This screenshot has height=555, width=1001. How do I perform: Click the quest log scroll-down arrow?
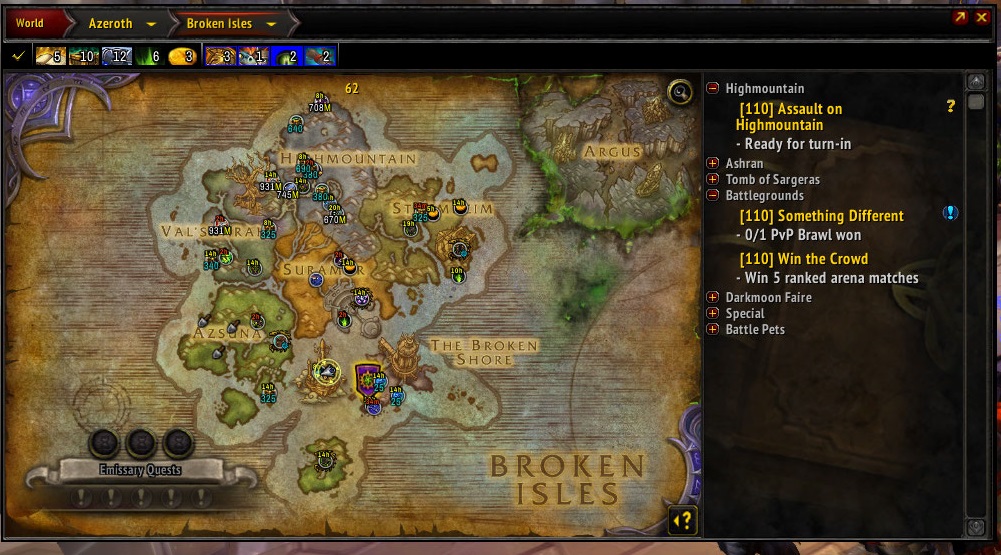976,527
